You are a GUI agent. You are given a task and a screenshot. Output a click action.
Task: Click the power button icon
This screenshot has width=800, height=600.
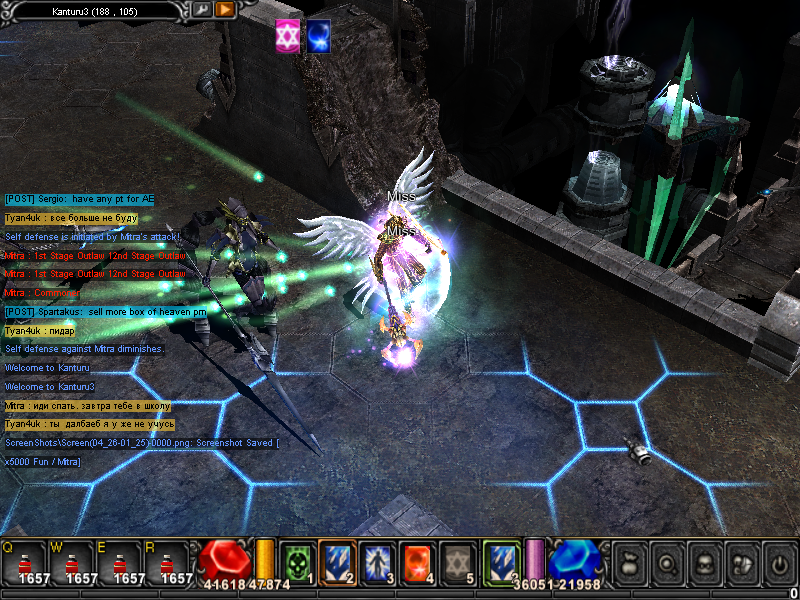point(778,563)
